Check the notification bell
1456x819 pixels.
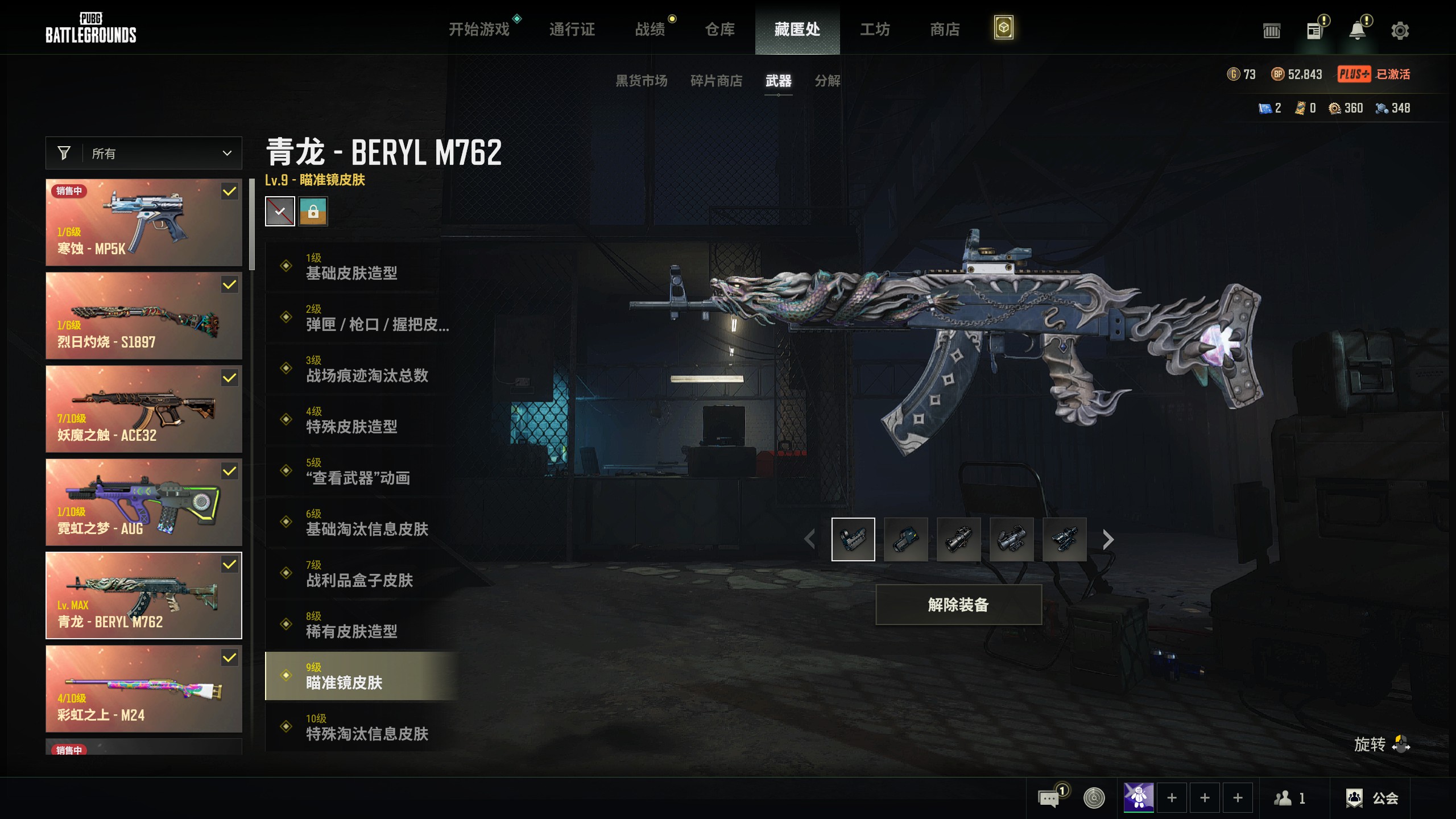(x=1358, y=30)
